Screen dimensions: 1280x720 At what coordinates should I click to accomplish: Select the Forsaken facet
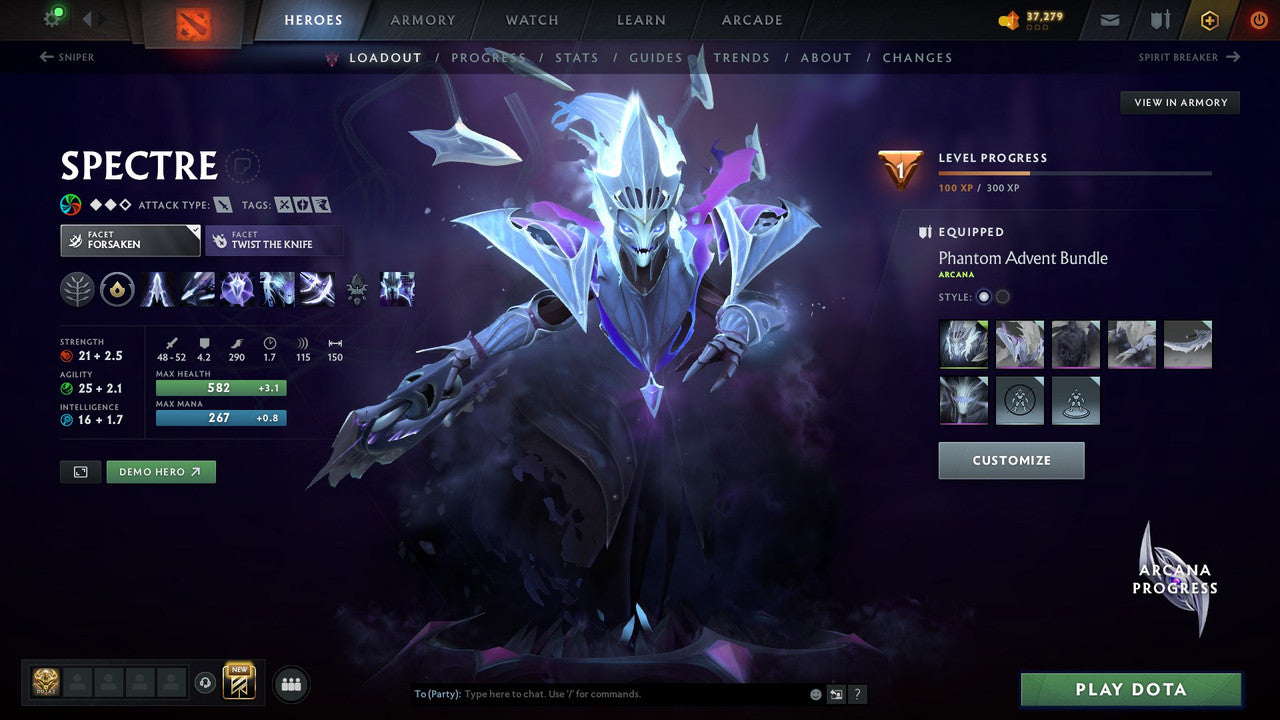coord(129,240)
